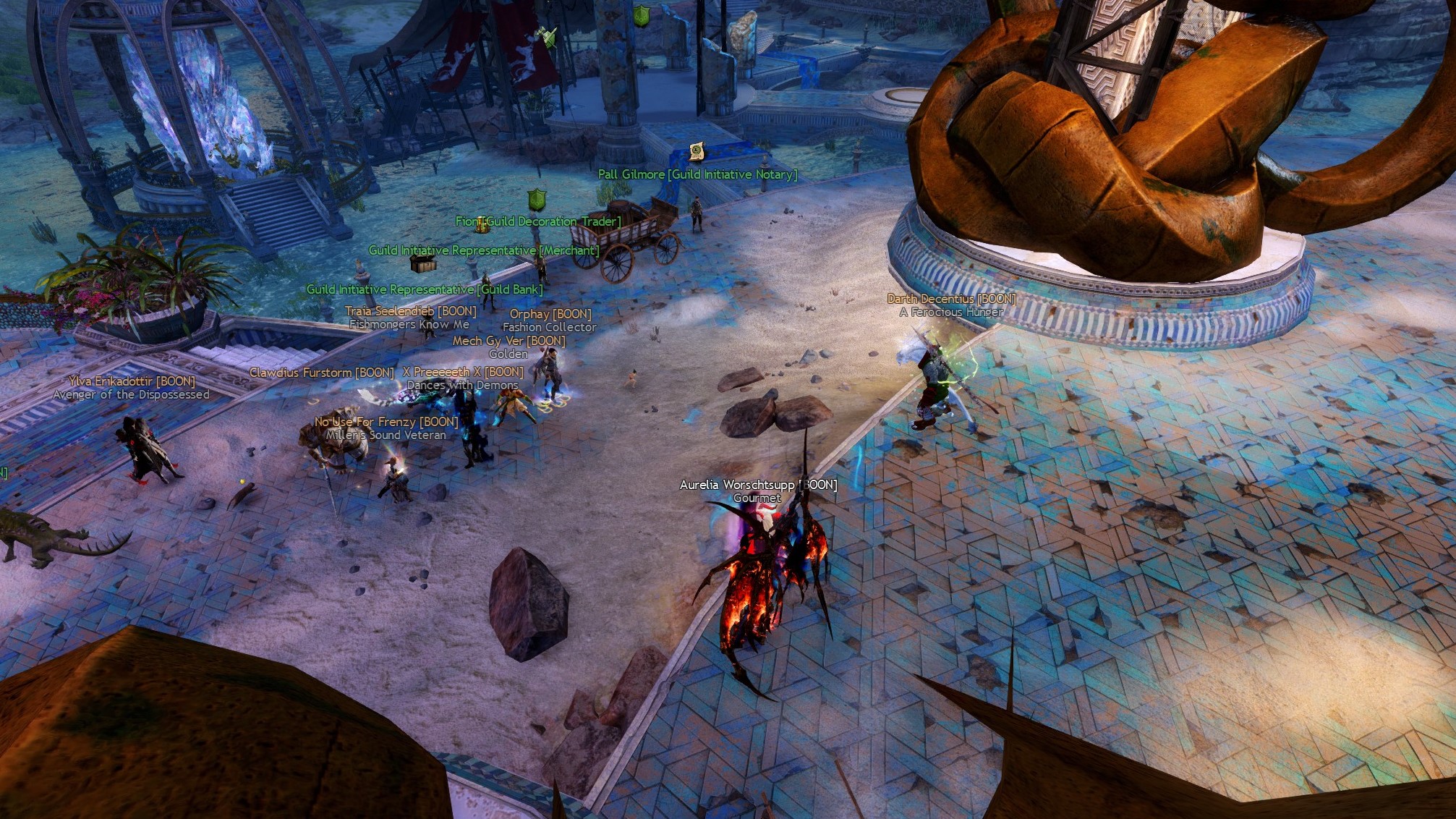Target the Guild Decoration Trader nameplate
This screenshot has height=819, width=1456.
click(x=538, y=221)
